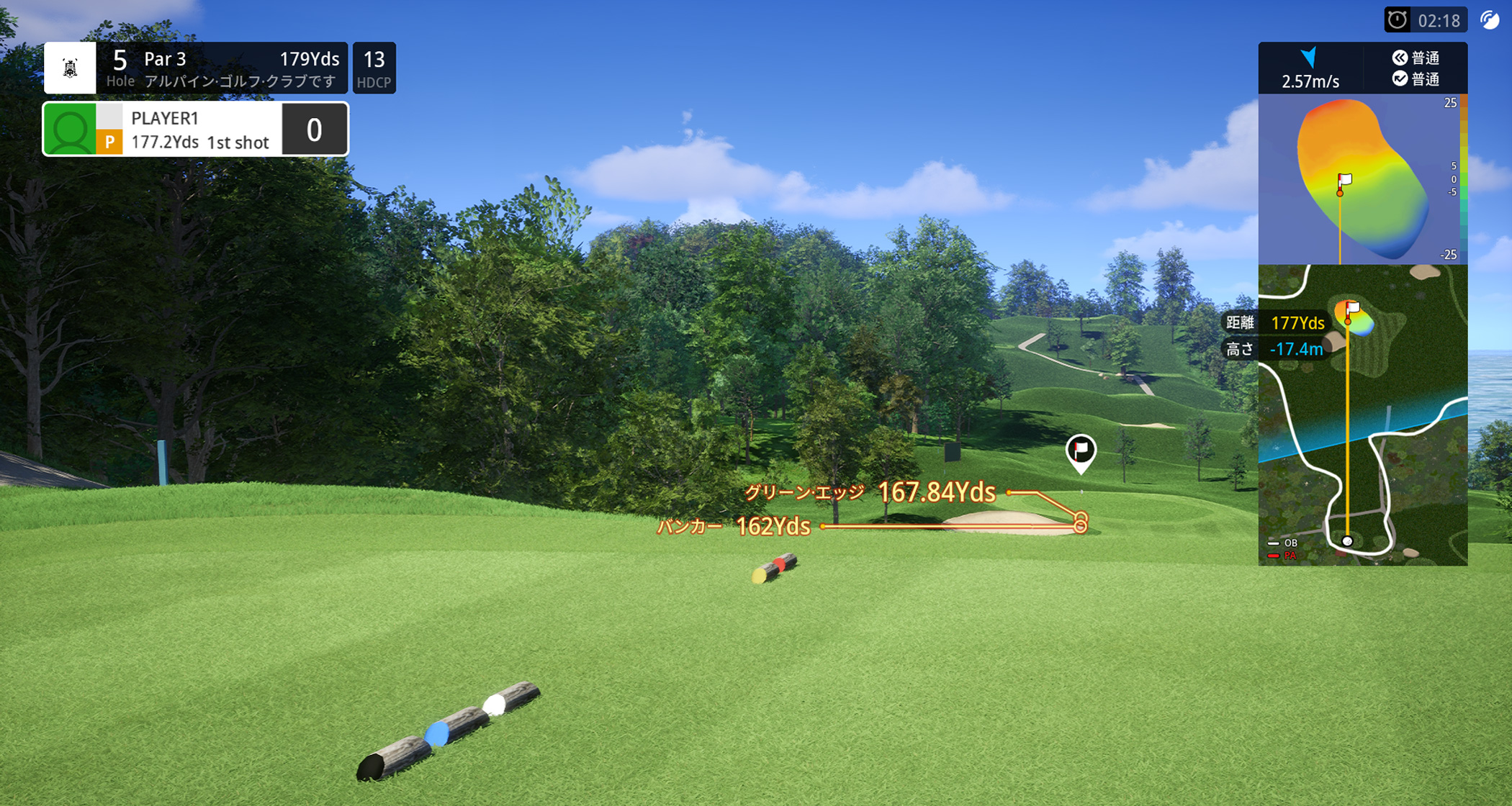Click the flag marker on the course minimap
Viewport: 1512px width, 806px height.
pyautogui.click(x=1352, y=309)
